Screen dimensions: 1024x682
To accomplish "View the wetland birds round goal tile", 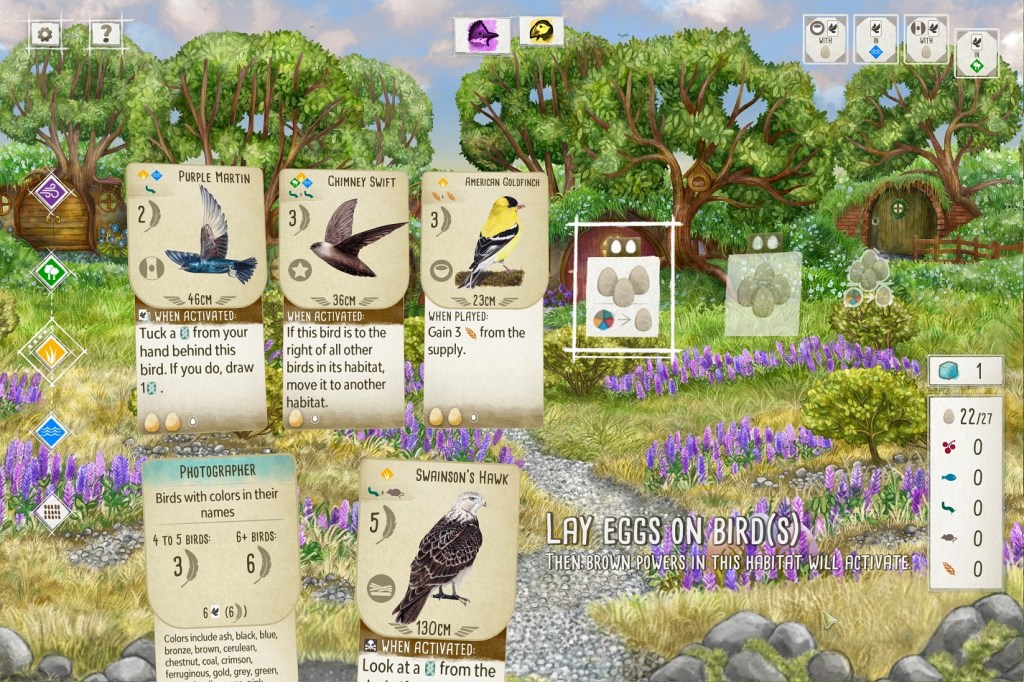I will (x=875, y=40).
